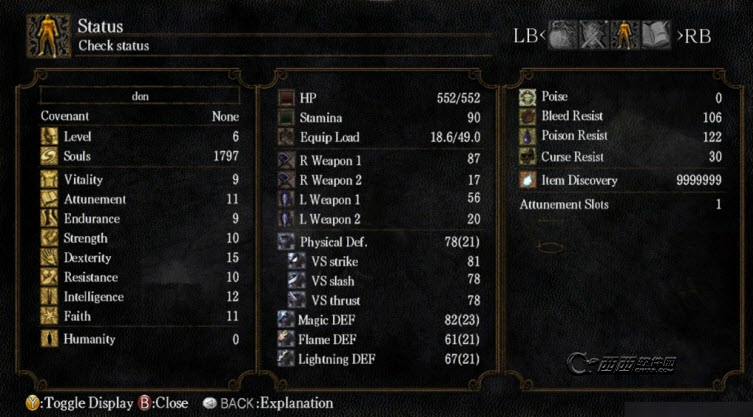Highlight the Strength stat row

(140, 238)
